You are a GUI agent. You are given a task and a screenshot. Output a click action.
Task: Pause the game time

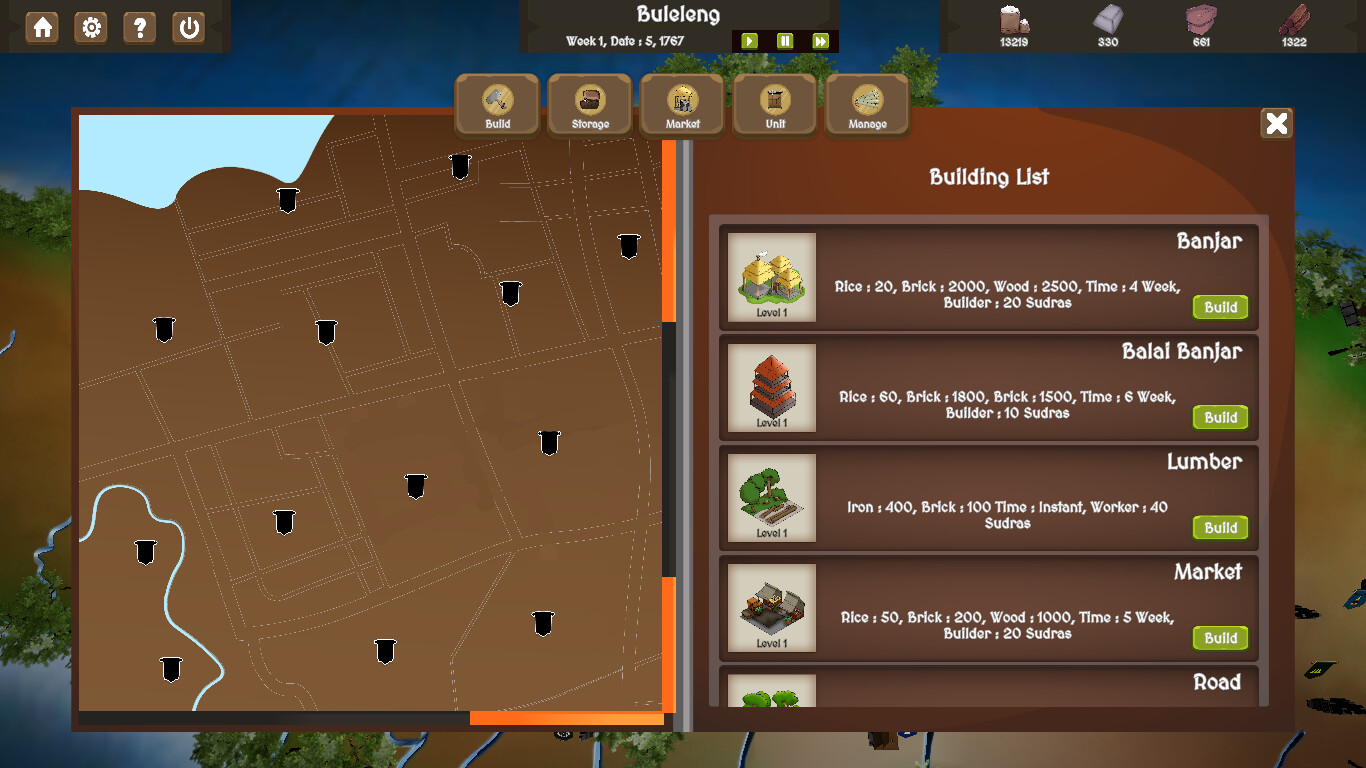[x=785, y=41]
